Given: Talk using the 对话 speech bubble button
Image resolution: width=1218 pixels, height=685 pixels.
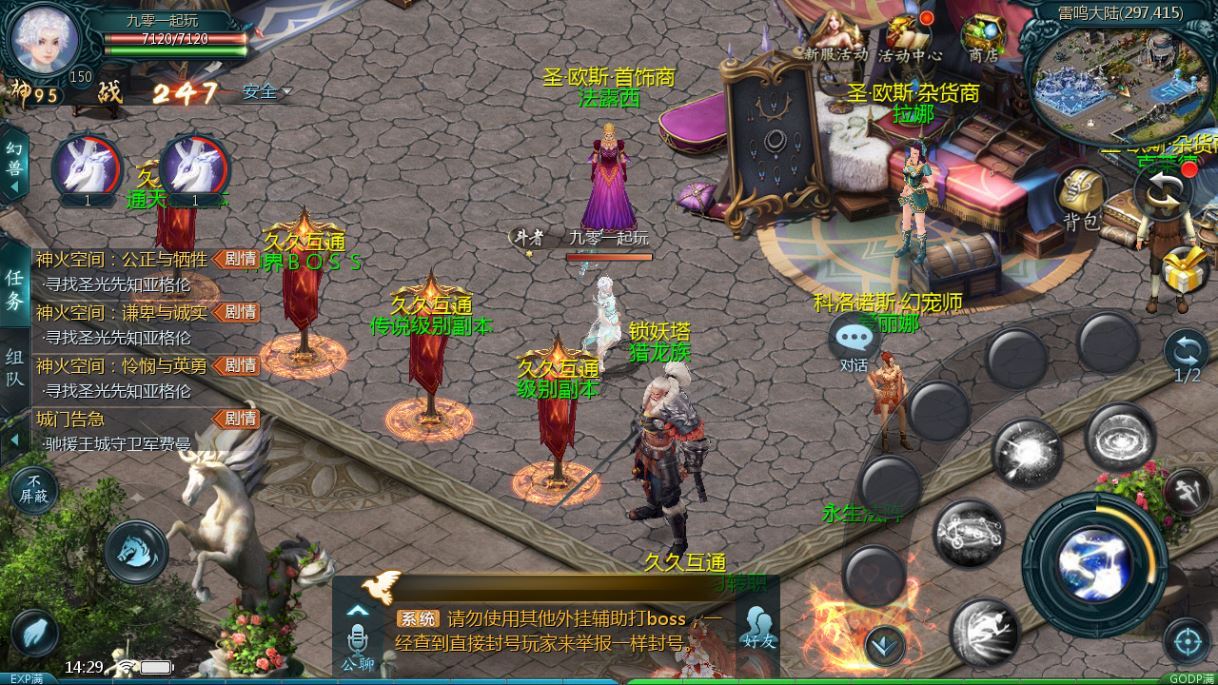Looking at the screenshot, I should (854, 343).
